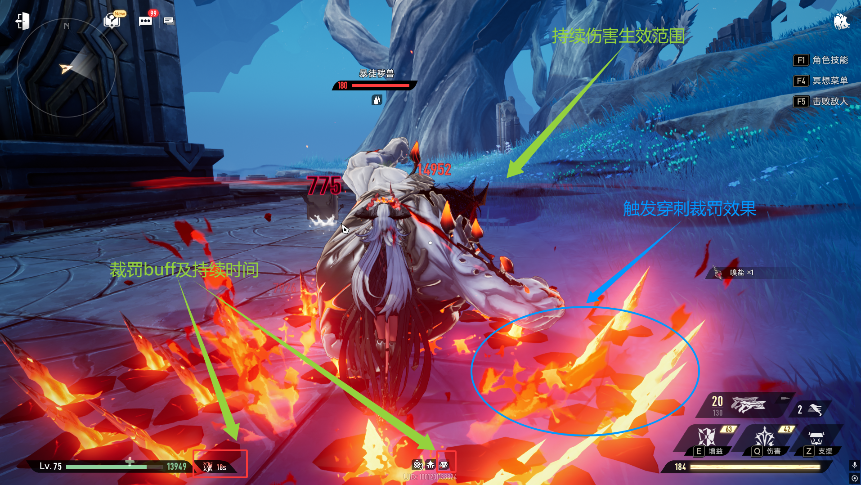Activate the 伤害 damage skill
This screenshot has height=485, width=861.
(766, 438)
